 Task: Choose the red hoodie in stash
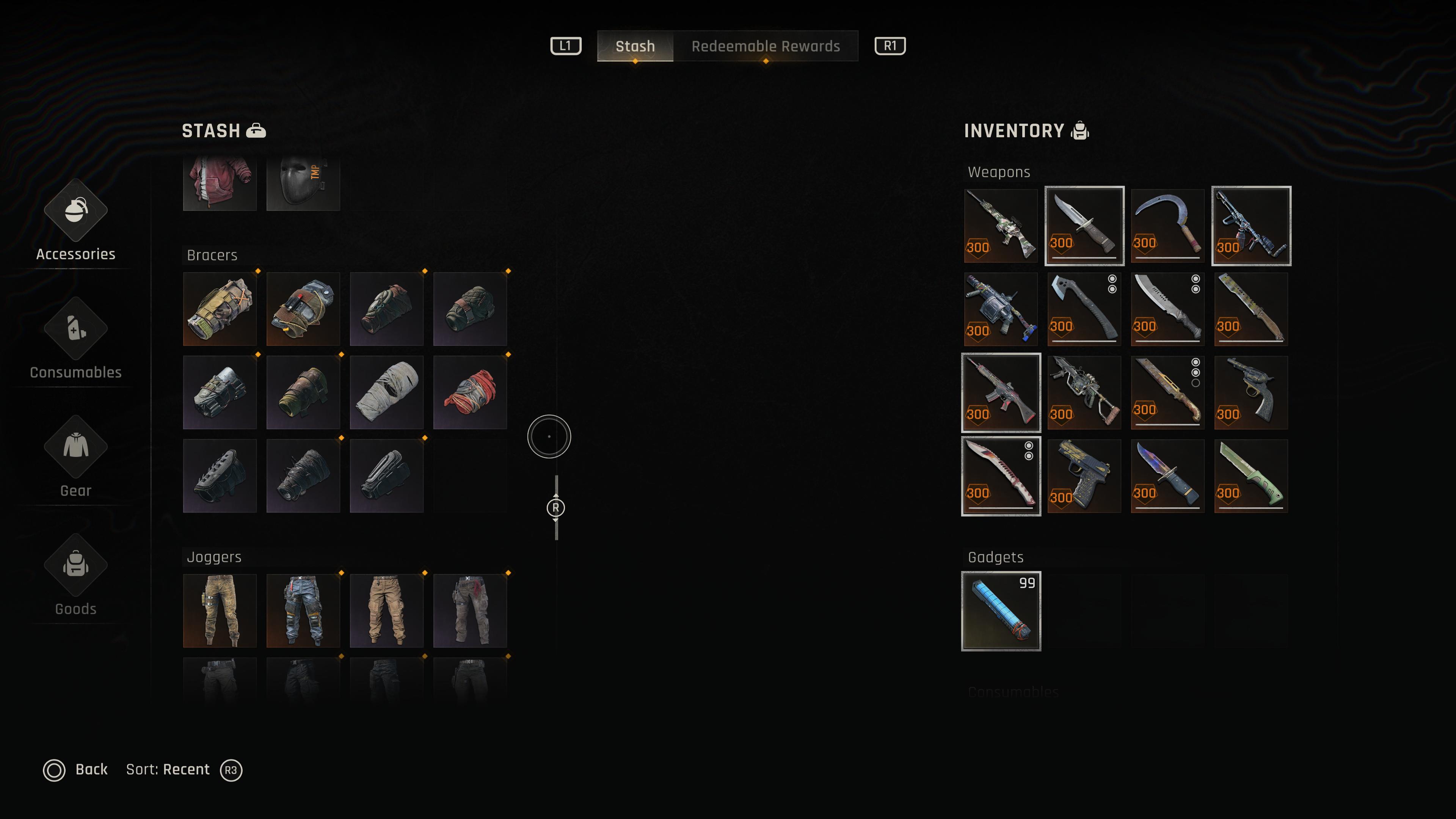click(219, 182)
